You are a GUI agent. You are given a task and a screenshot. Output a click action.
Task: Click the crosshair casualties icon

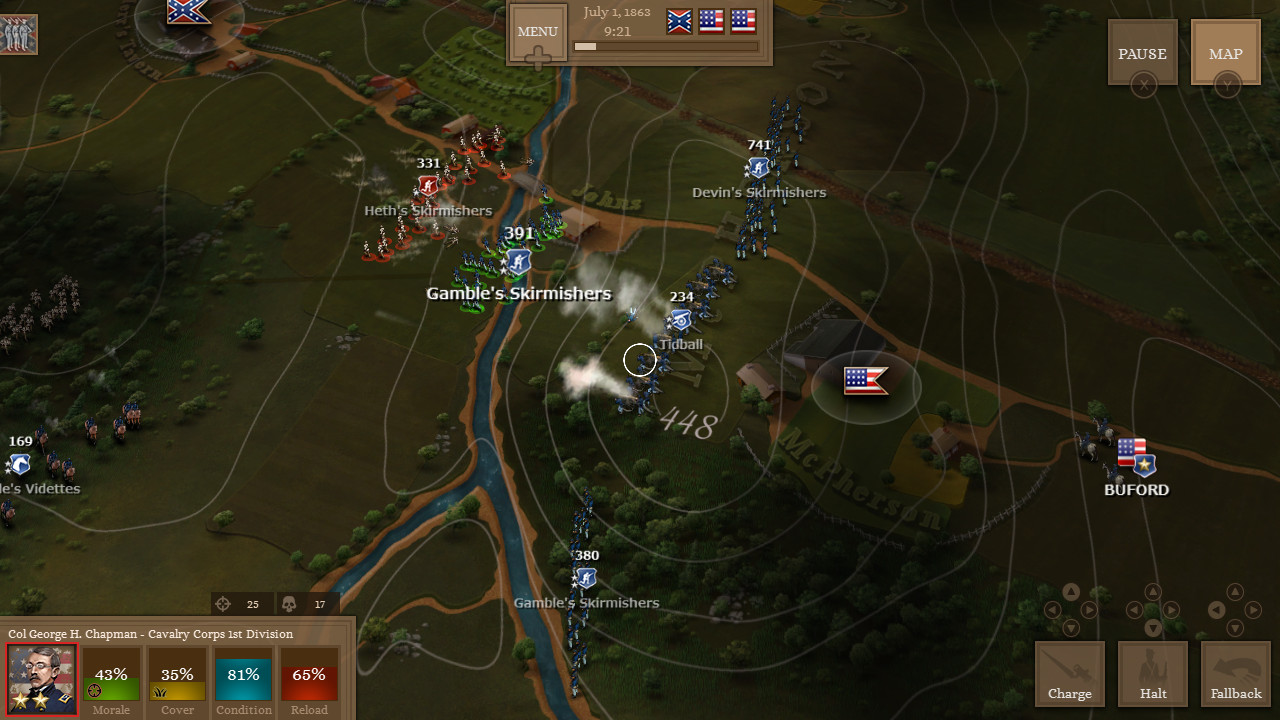(223, 603)
